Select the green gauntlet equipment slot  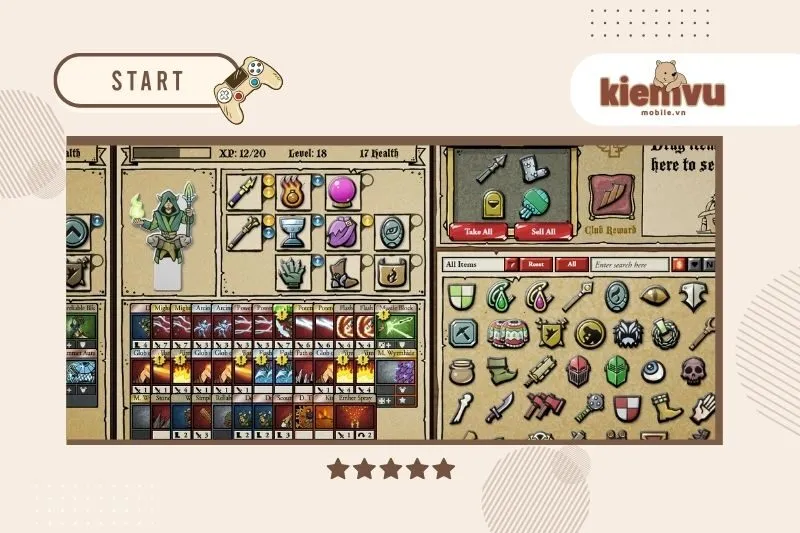click(292, 271)
